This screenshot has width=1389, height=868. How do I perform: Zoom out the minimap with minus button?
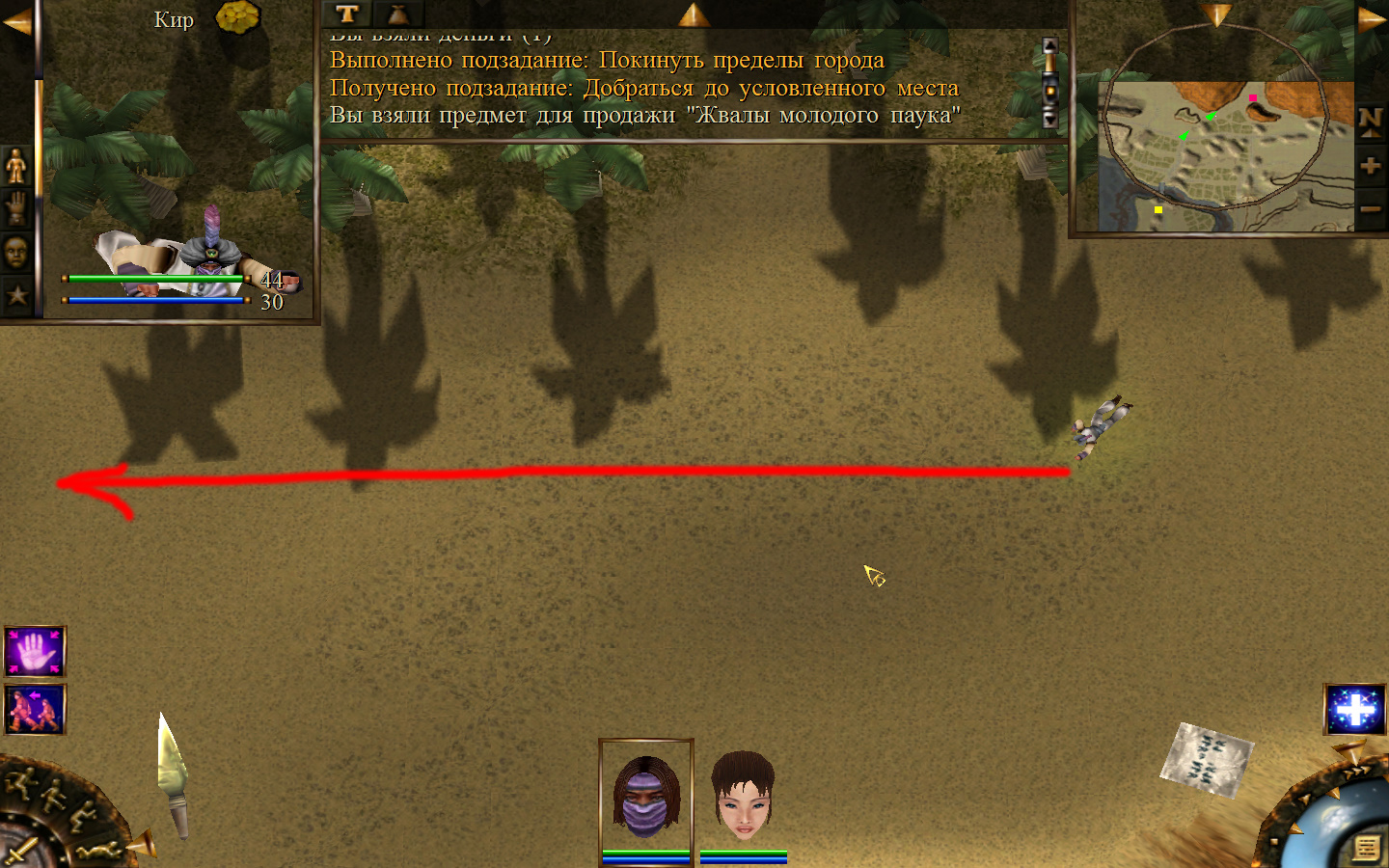(1370, 208)
